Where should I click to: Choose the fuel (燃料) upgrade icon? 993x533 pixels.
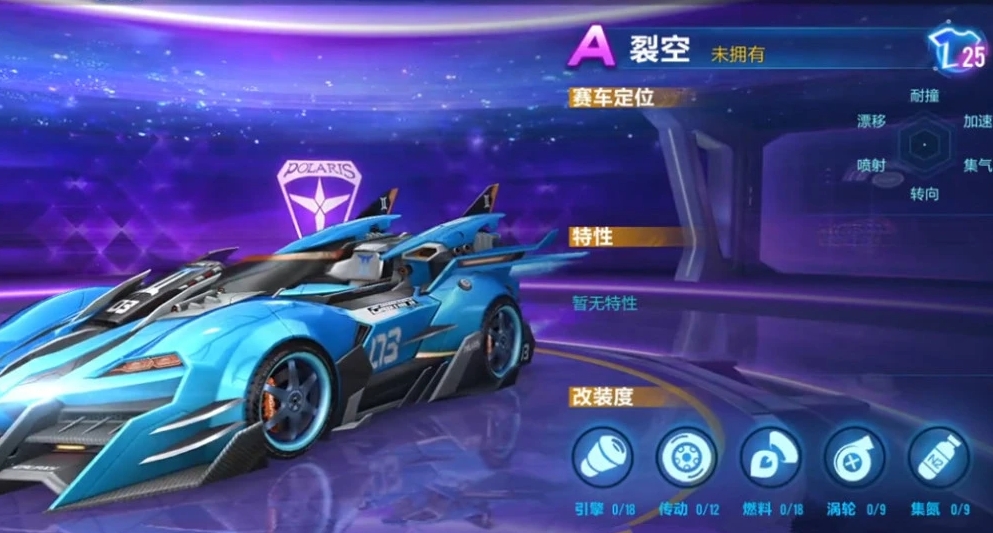(x=770, y=457)
